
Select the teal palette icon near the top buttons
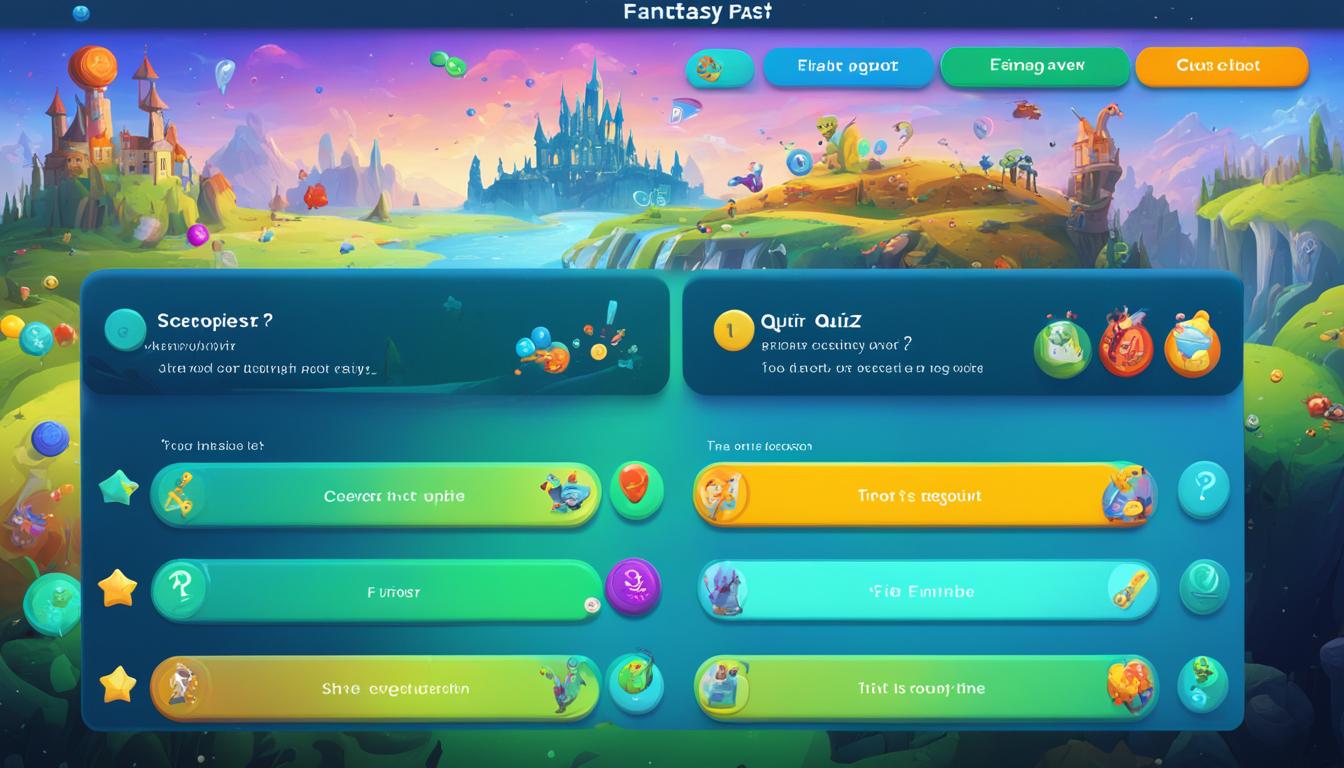coord(720,68)
